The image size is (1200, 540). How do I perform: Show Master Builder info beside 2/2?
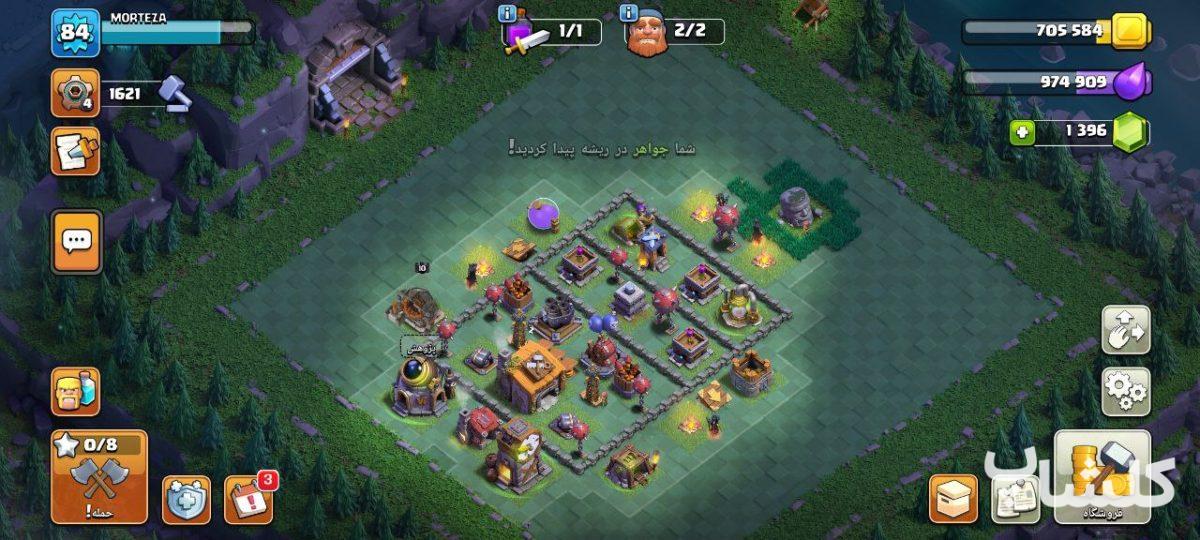[629, 14]
